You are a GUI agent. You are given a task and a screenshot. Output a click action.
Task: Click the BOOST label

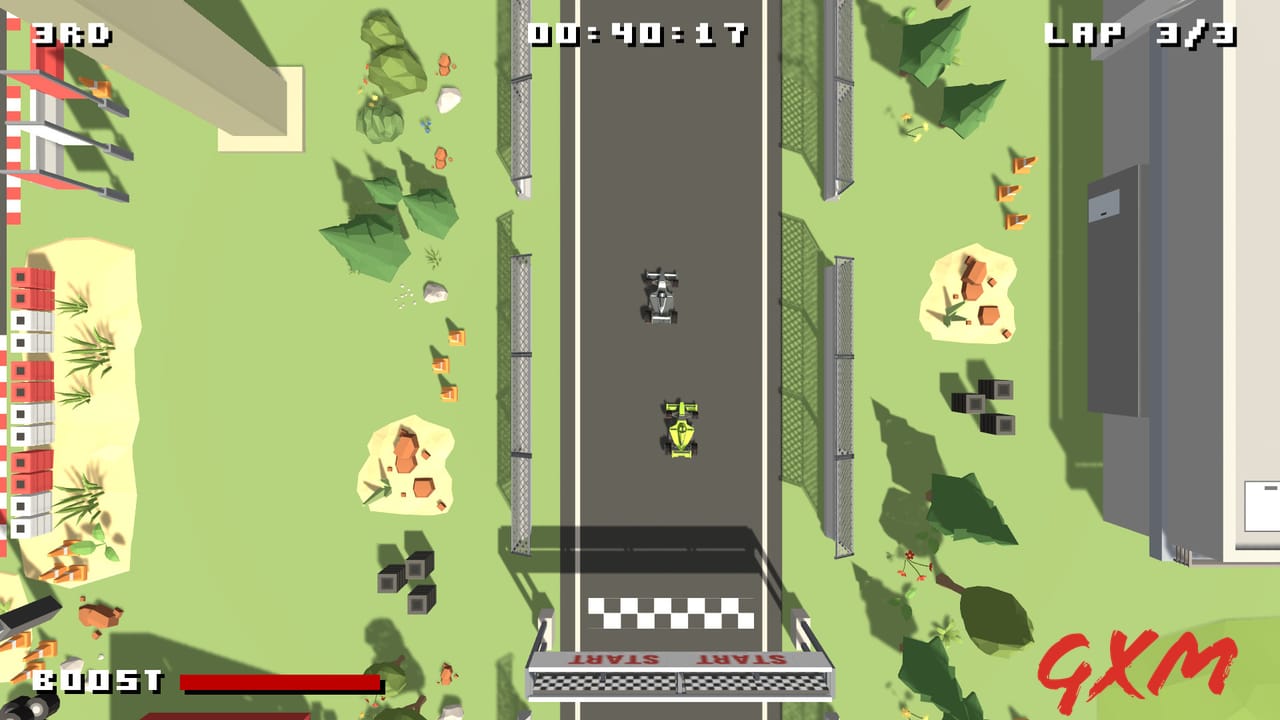coord(95,679)
